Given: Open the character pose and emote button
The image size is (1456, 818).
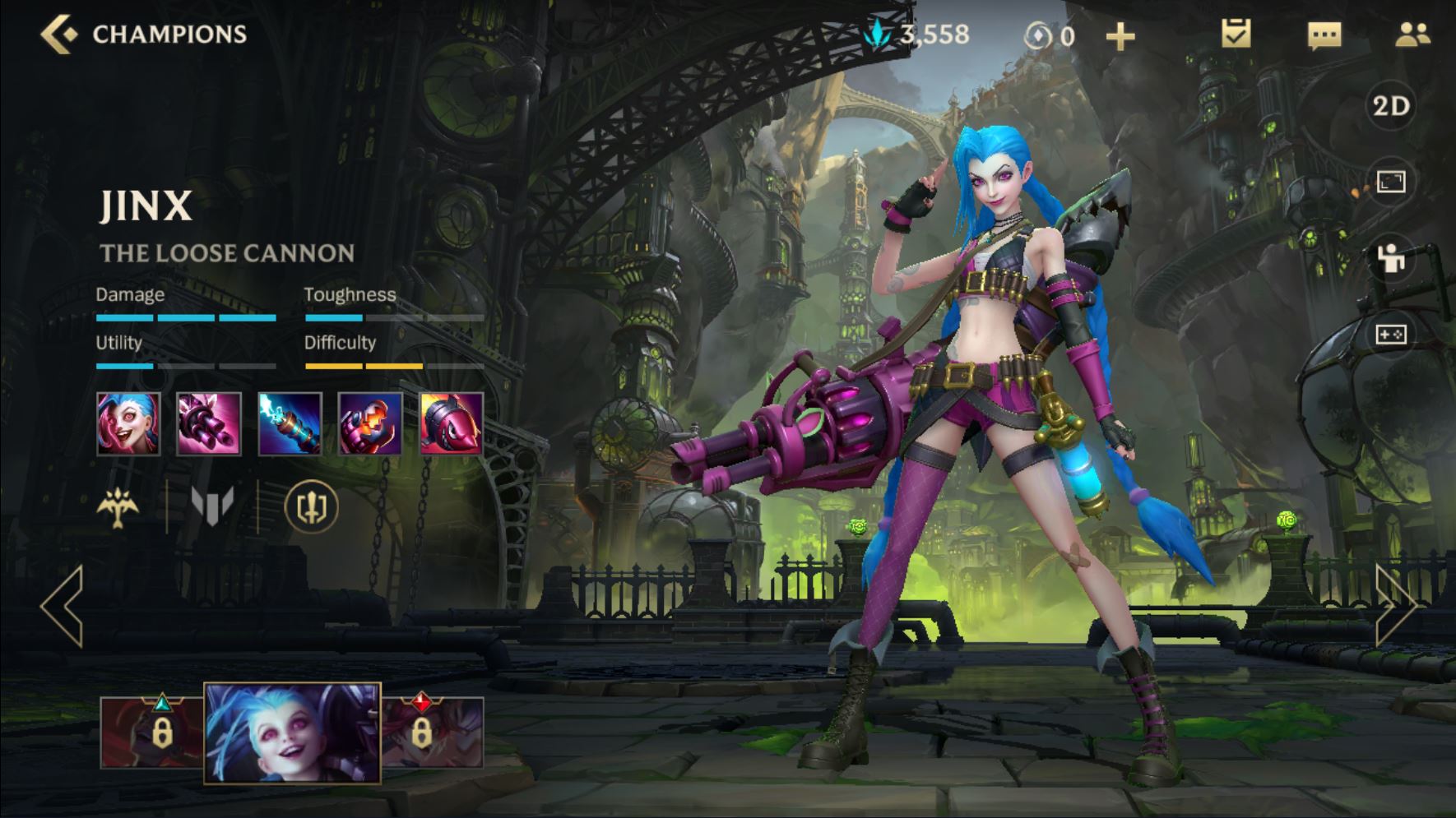Looking at the screenshot, I should [1391, 258].
